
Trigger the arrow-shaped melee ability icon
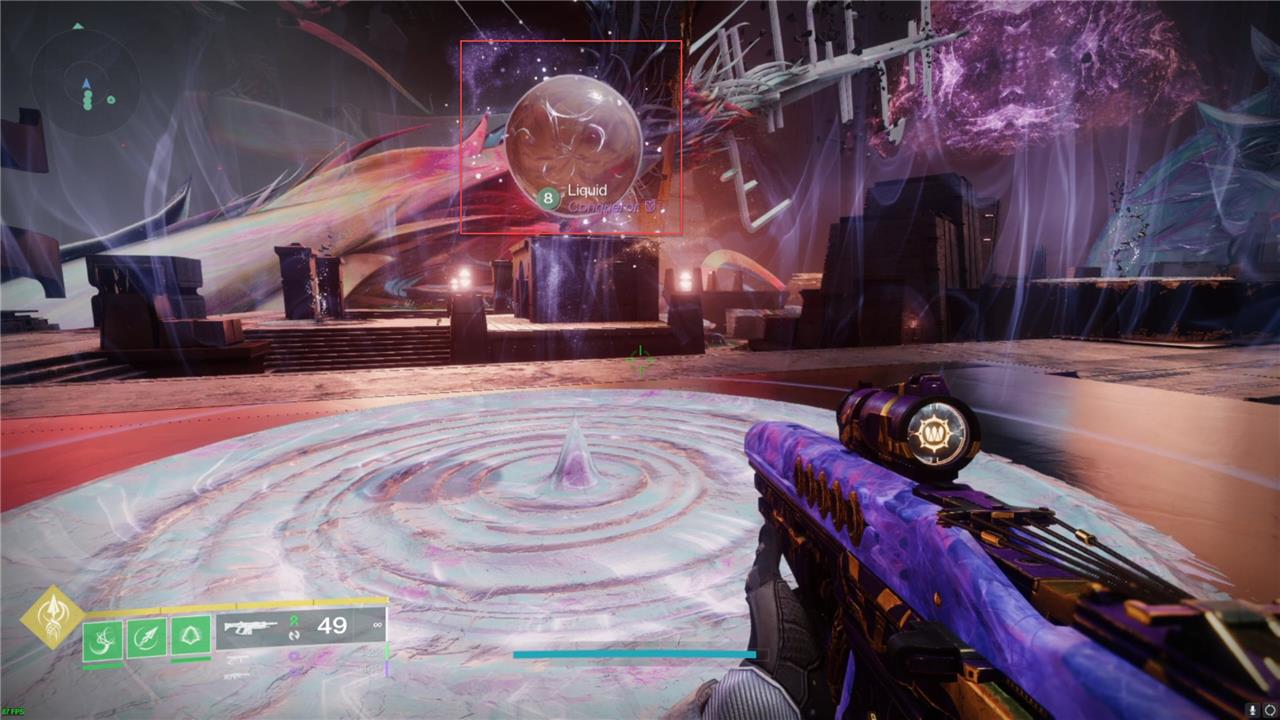point(146,638)
